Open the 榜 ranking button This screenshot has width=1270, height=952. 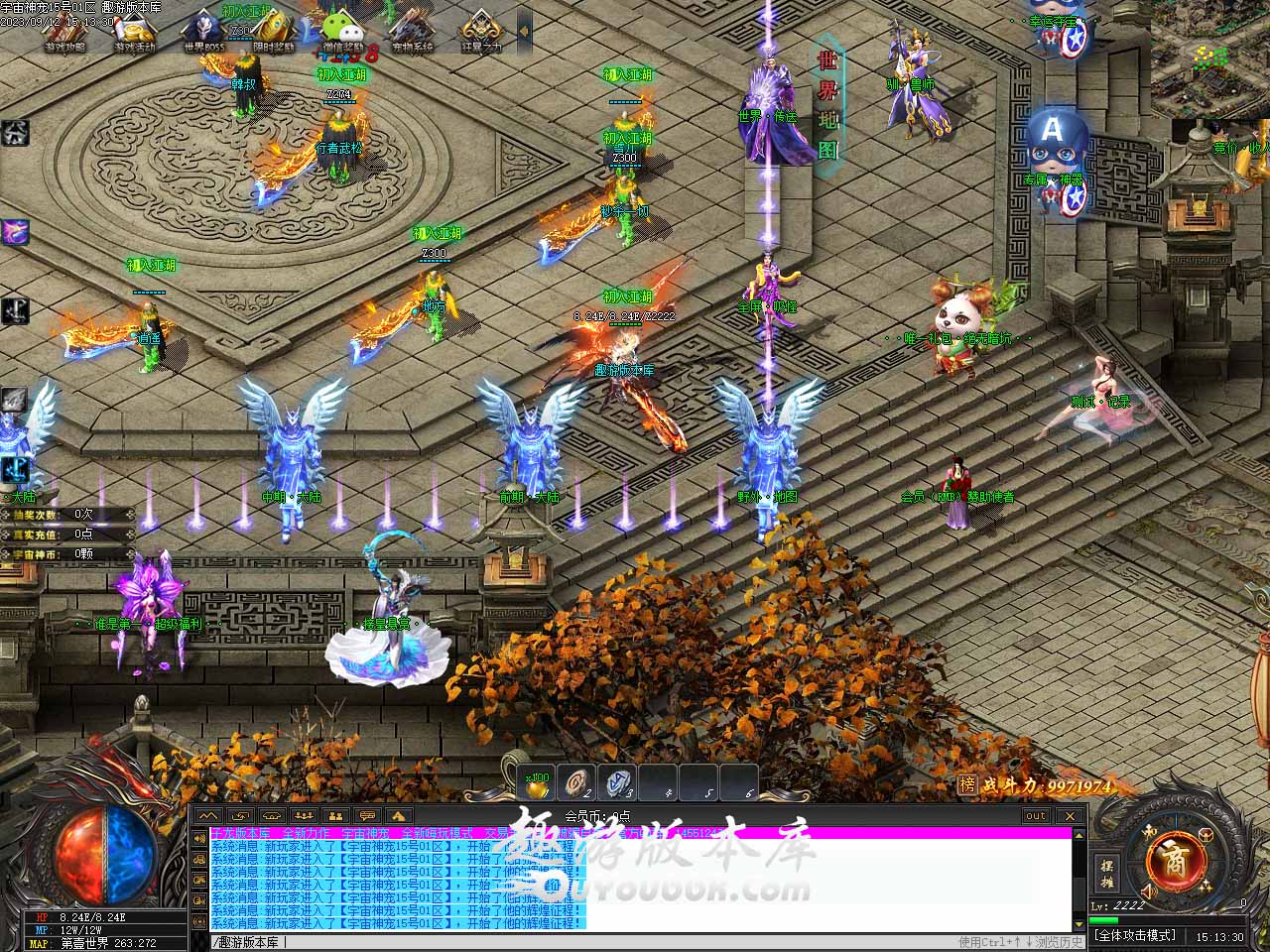pyautogui.click(x=967, y=785)
